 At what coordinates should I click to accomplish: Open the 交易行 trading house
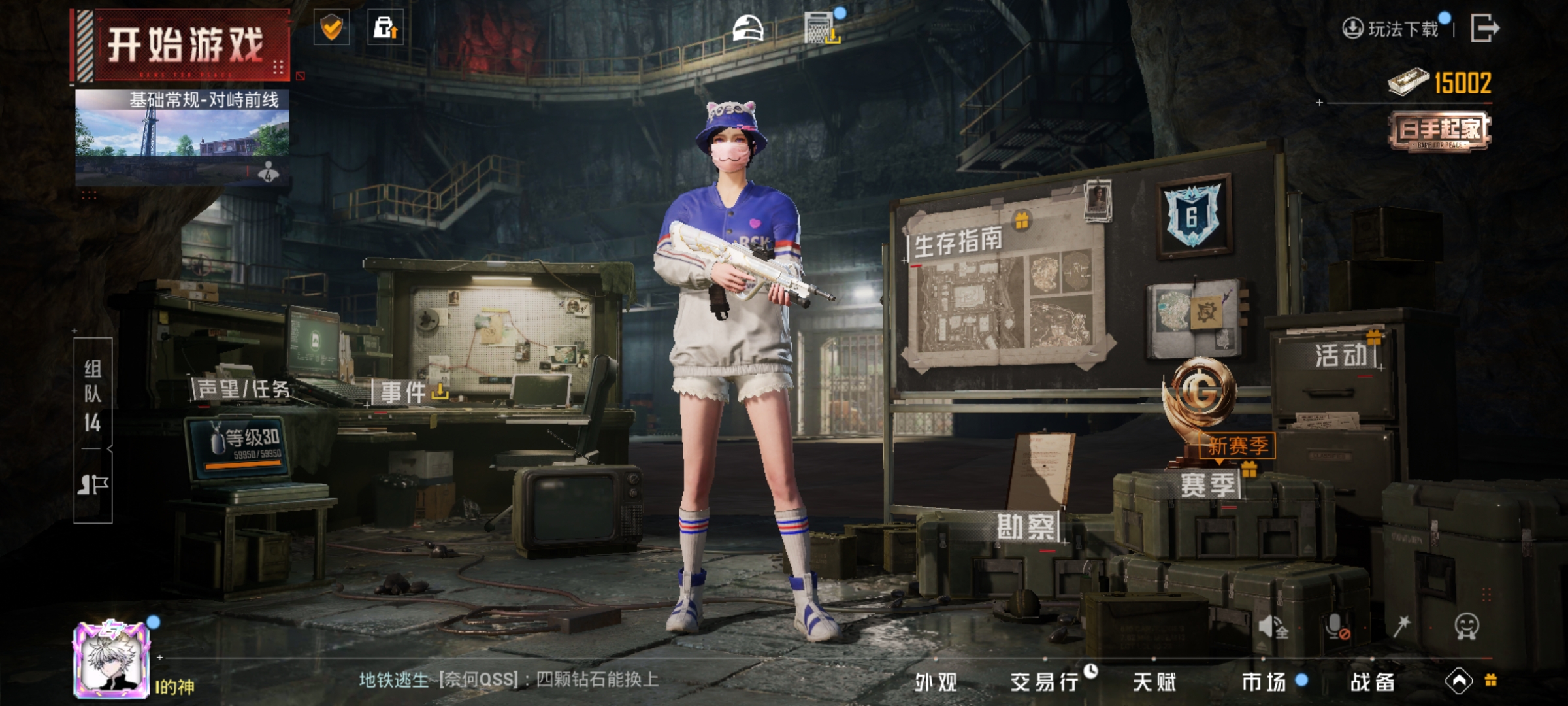[x=1044, y=682]
